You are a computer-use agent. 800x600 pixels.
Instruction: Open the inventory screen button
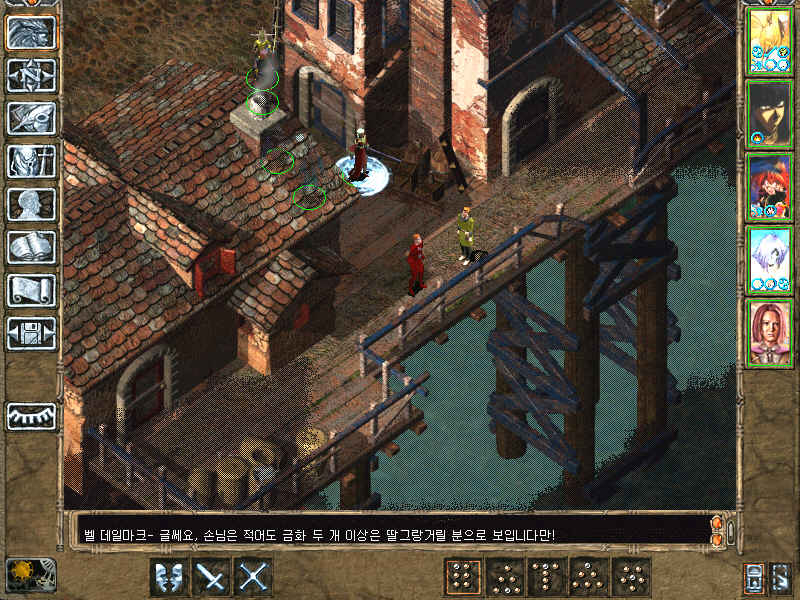(31, 161)
